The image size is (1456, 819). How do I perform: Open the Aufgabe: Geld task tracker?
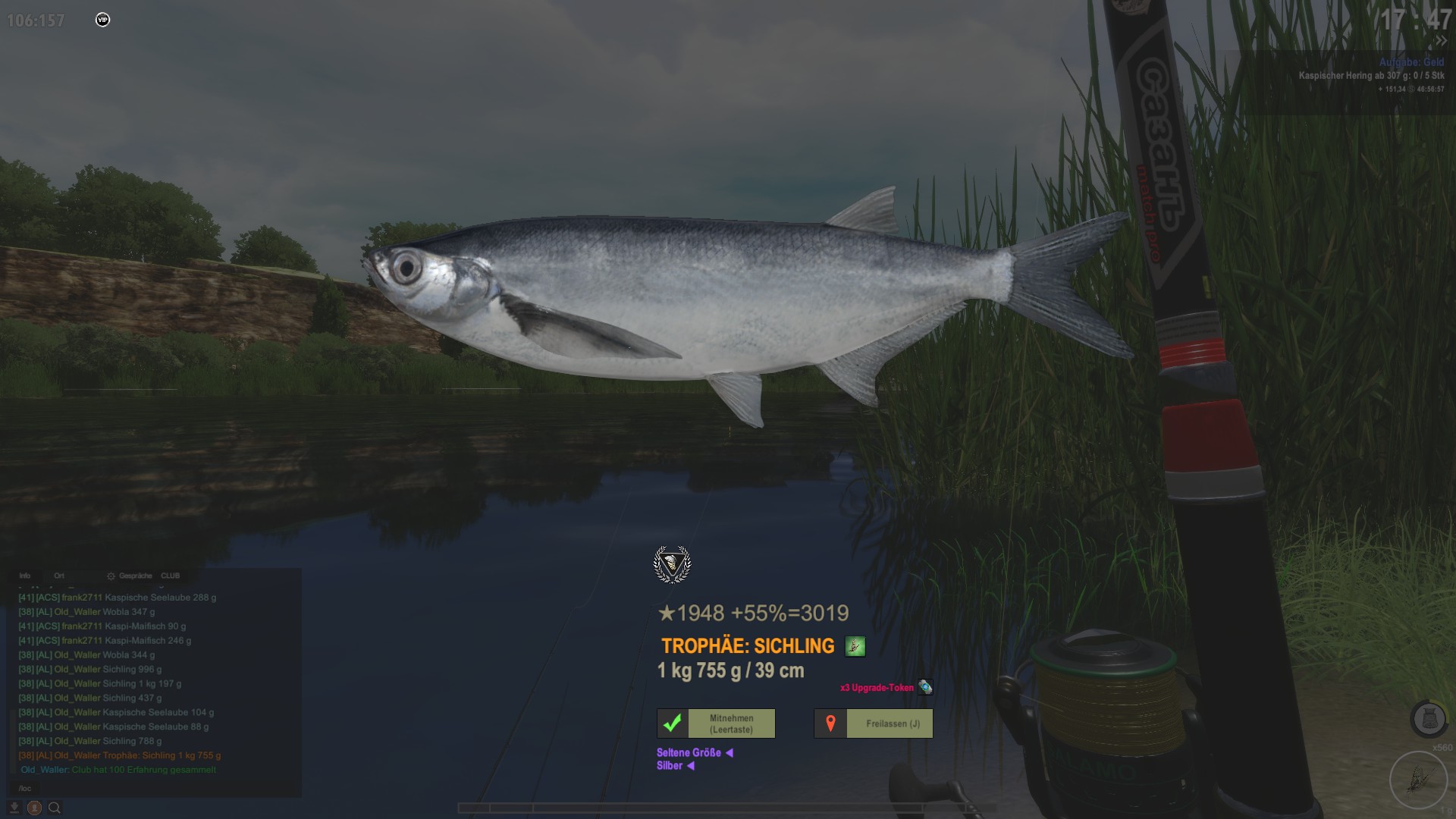point(1411,62)
